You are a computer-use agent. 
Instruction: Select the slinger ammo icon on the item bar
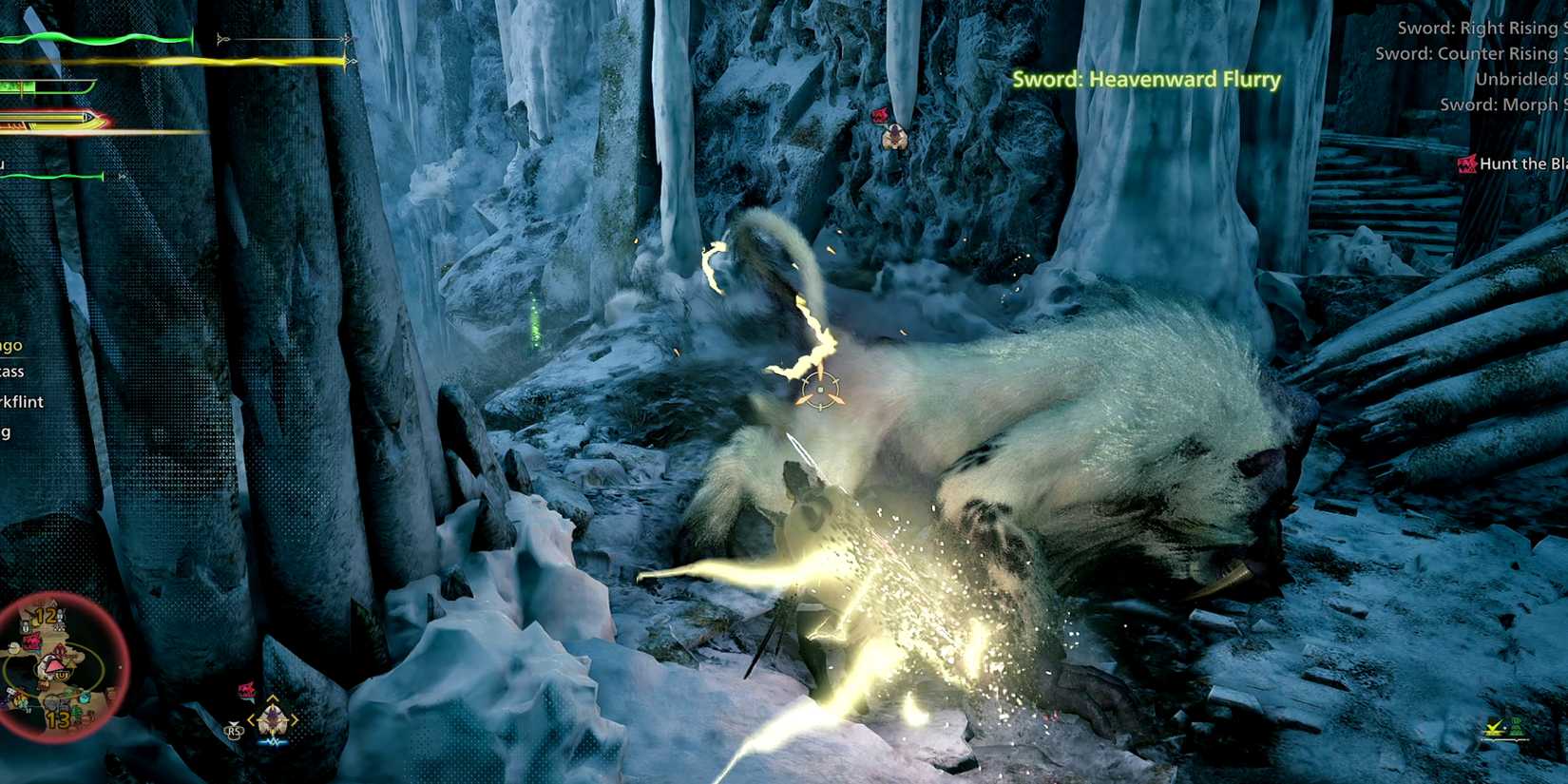pos(272,719)
